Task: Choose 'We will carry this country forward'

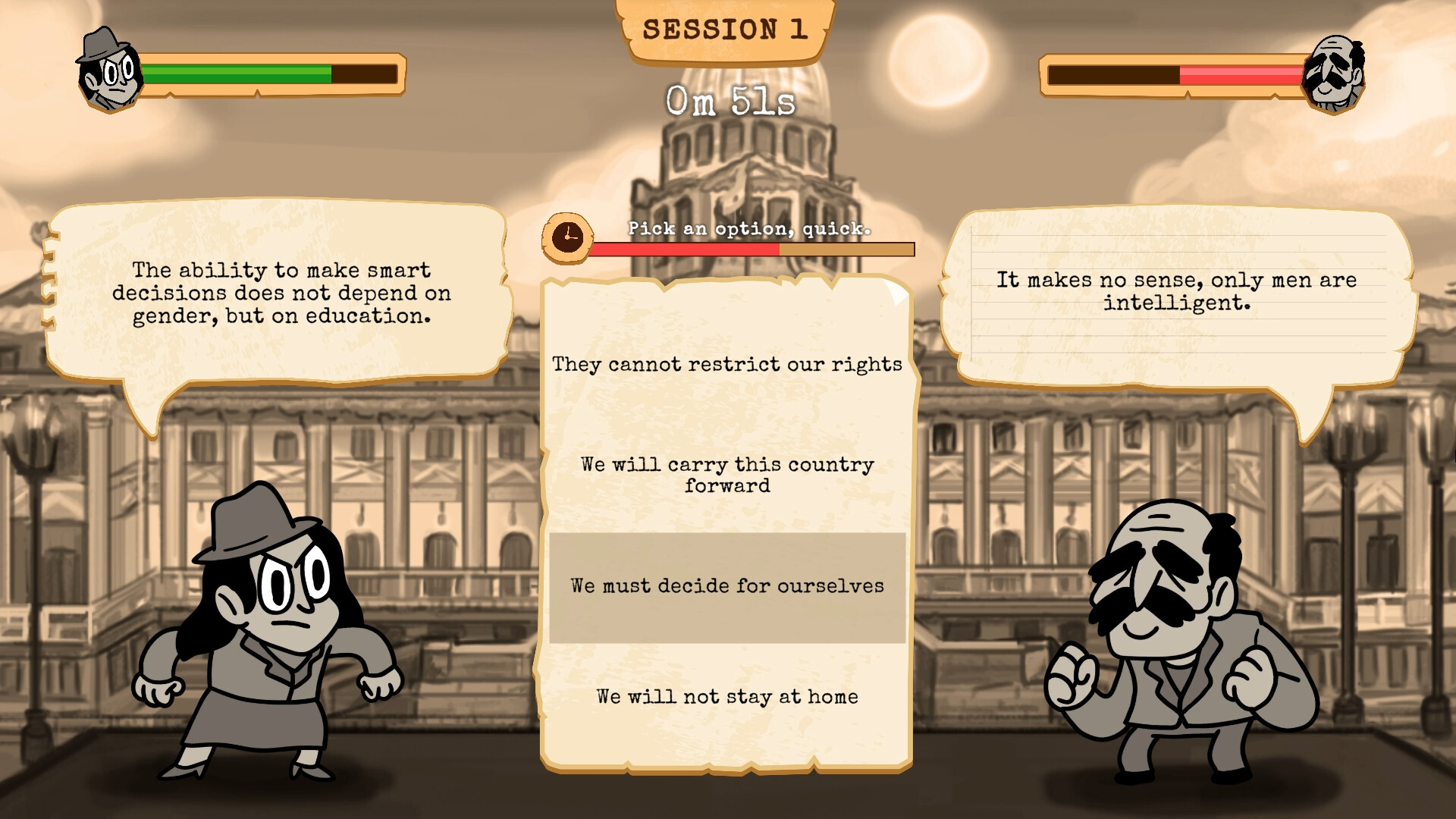Action: click(726, 475)
